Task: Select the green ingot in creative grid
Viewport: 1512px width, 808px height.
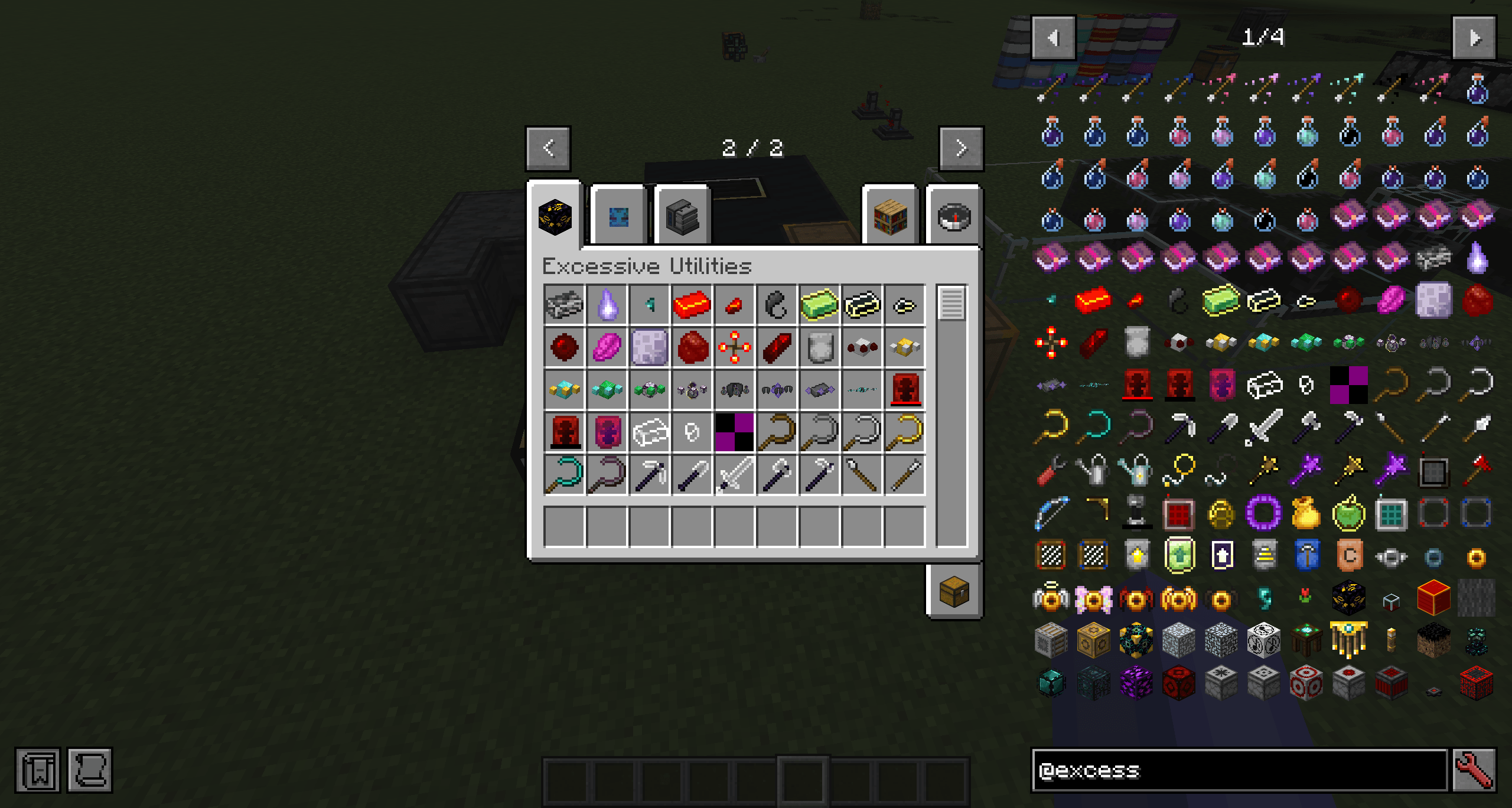Action: point(819,305)
